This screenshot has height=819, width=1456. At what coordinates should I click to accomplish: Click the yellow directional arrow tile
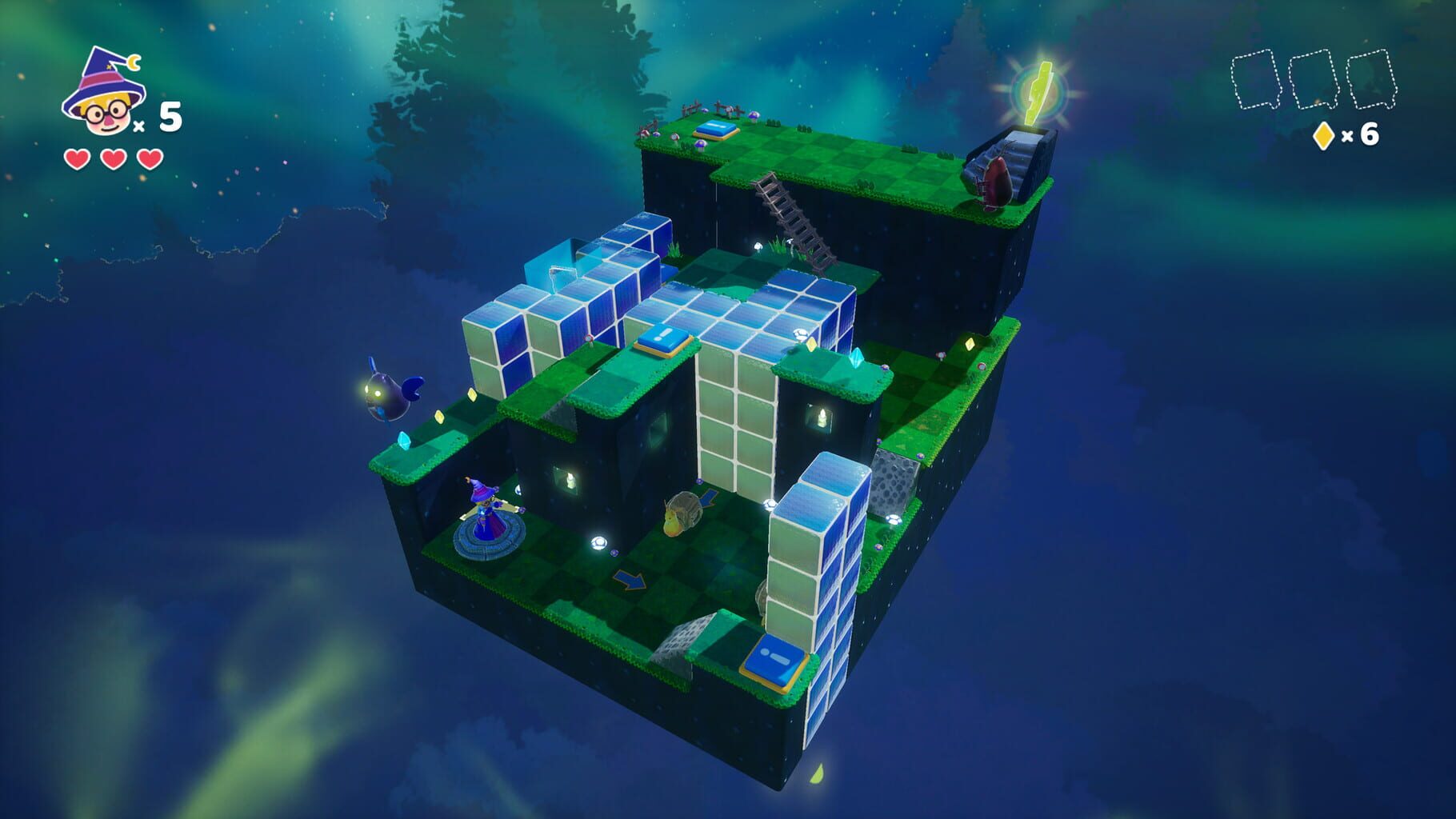pos(629,580)
